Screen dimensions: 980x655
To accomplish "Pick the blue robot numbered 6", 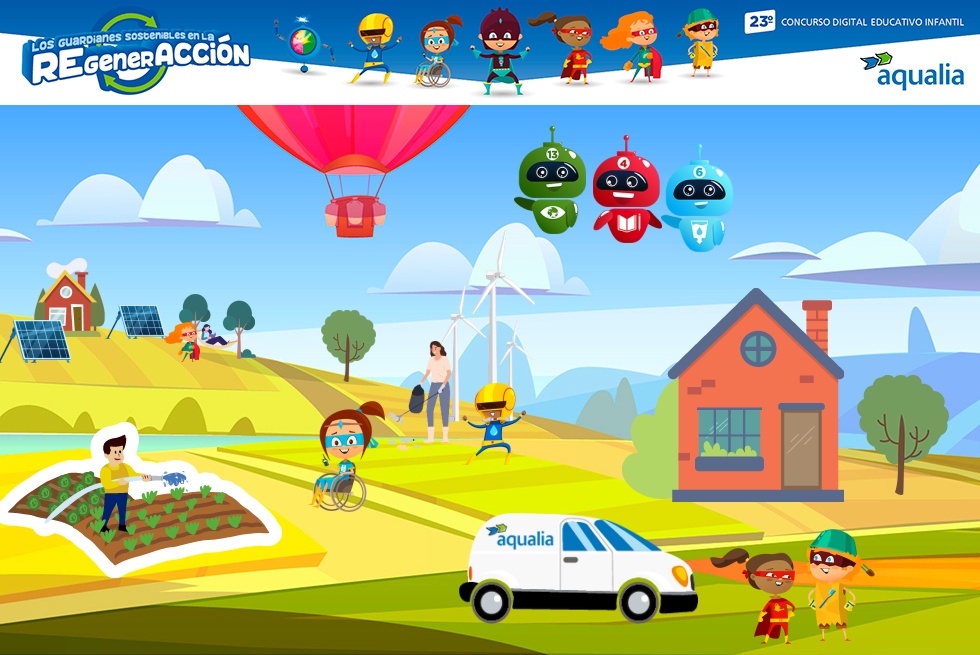I will pos(698,198).
